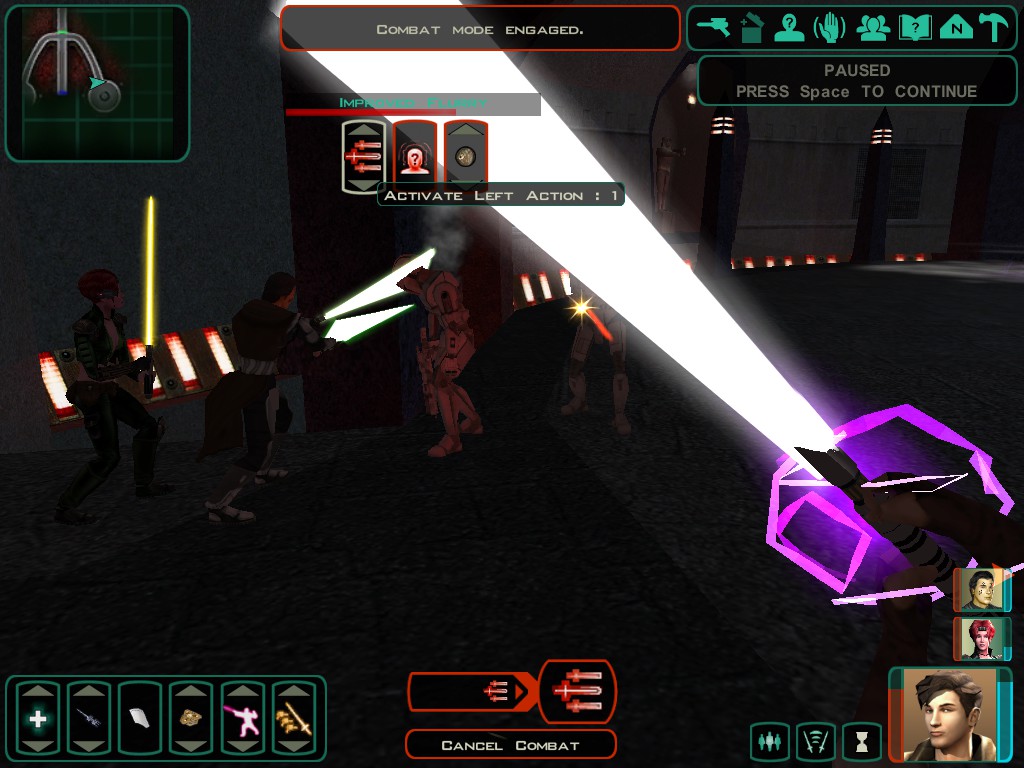
Task: Cancel combat with the Cancel Combat button
Action: pyautogui.click(x=510, y=745)
